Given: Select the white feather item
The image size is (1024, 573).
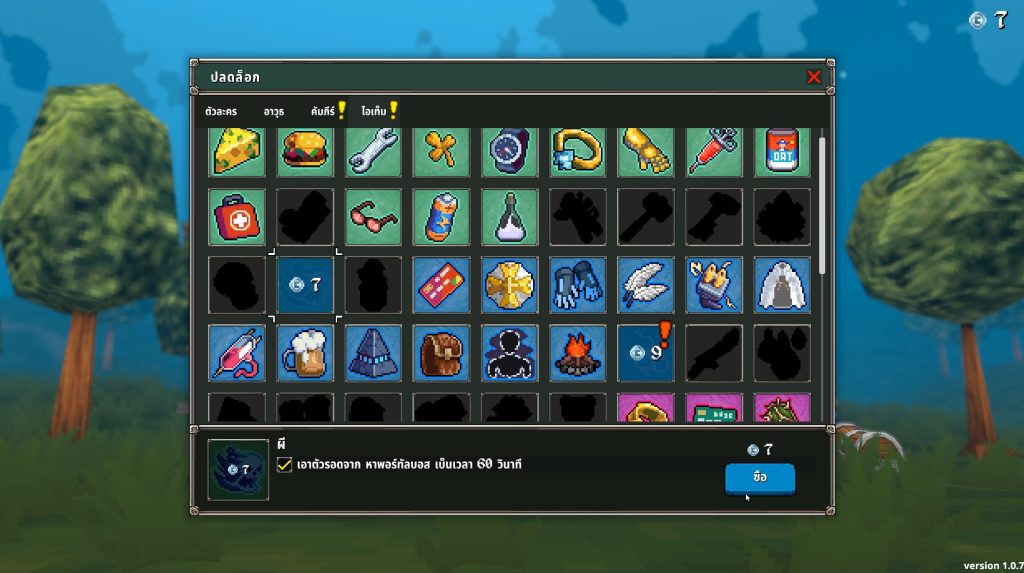Looking at the screenshot, I should 645,285.
